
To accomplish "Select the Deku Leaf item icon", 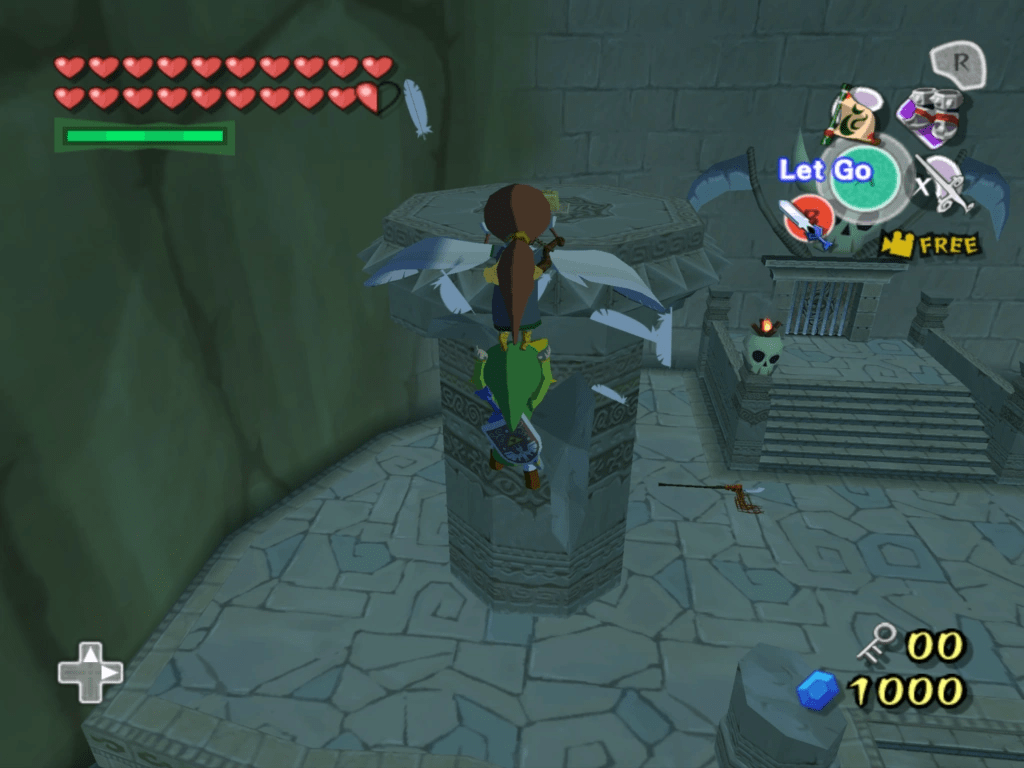I will (851, 114).
